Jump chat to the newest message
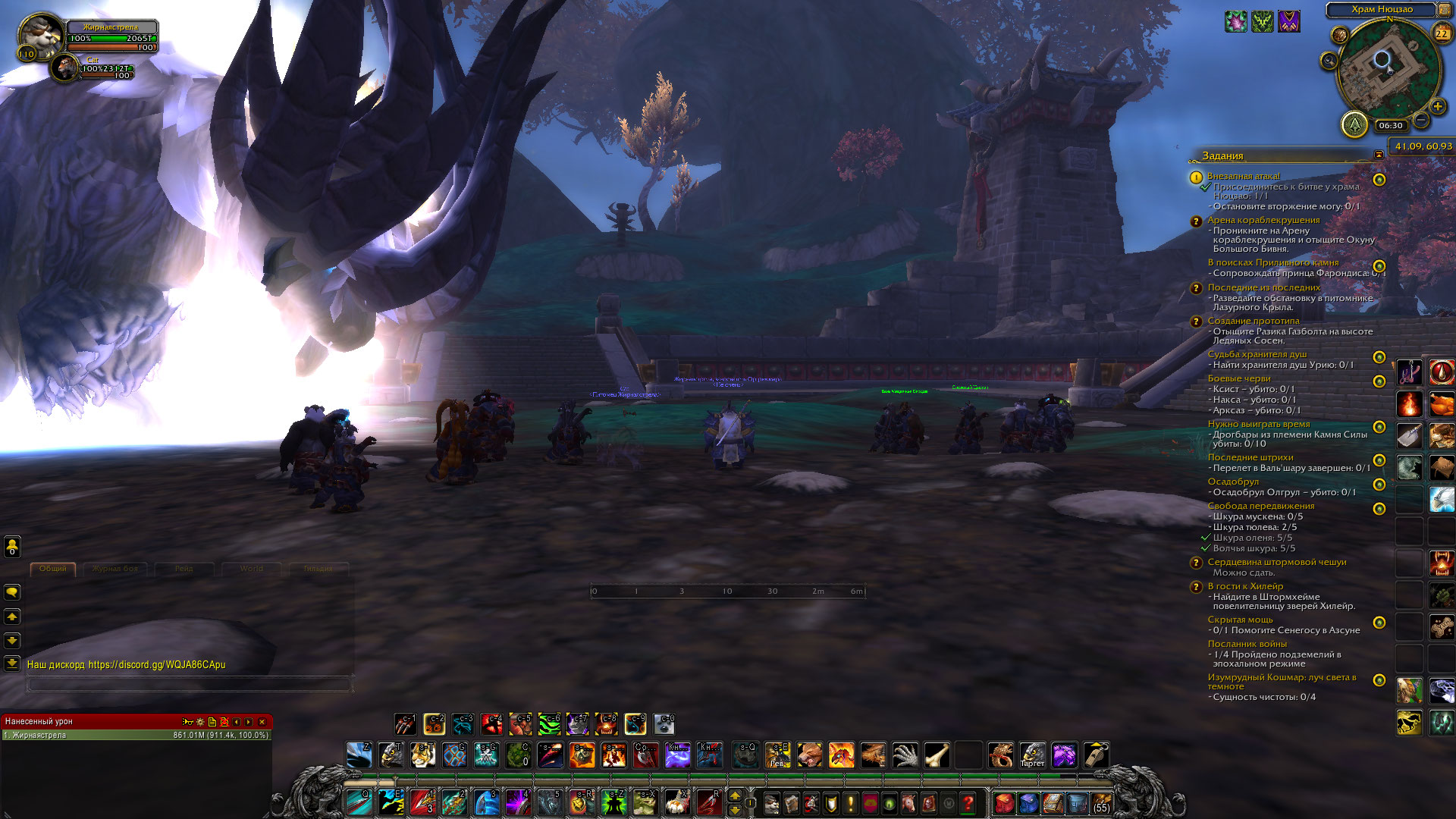Screen dimensions: 1456x819 pyautogui.click(x=12, y=663)
